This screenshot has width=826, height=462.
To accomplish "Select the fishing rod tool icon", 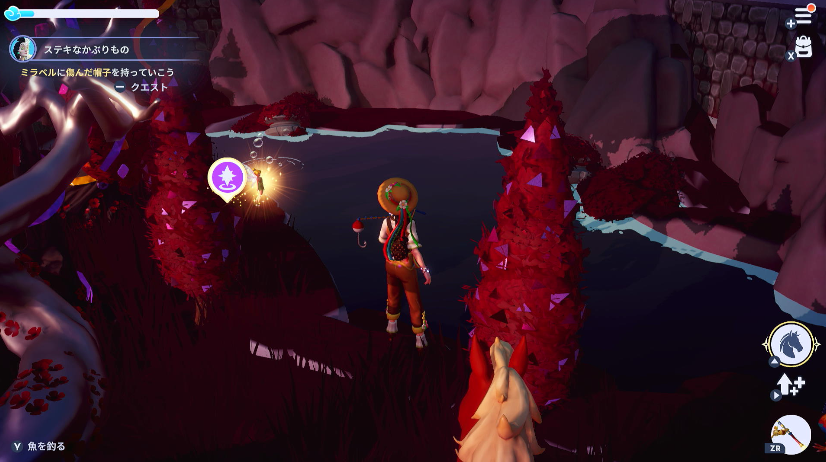I will [x=791, y=434].
